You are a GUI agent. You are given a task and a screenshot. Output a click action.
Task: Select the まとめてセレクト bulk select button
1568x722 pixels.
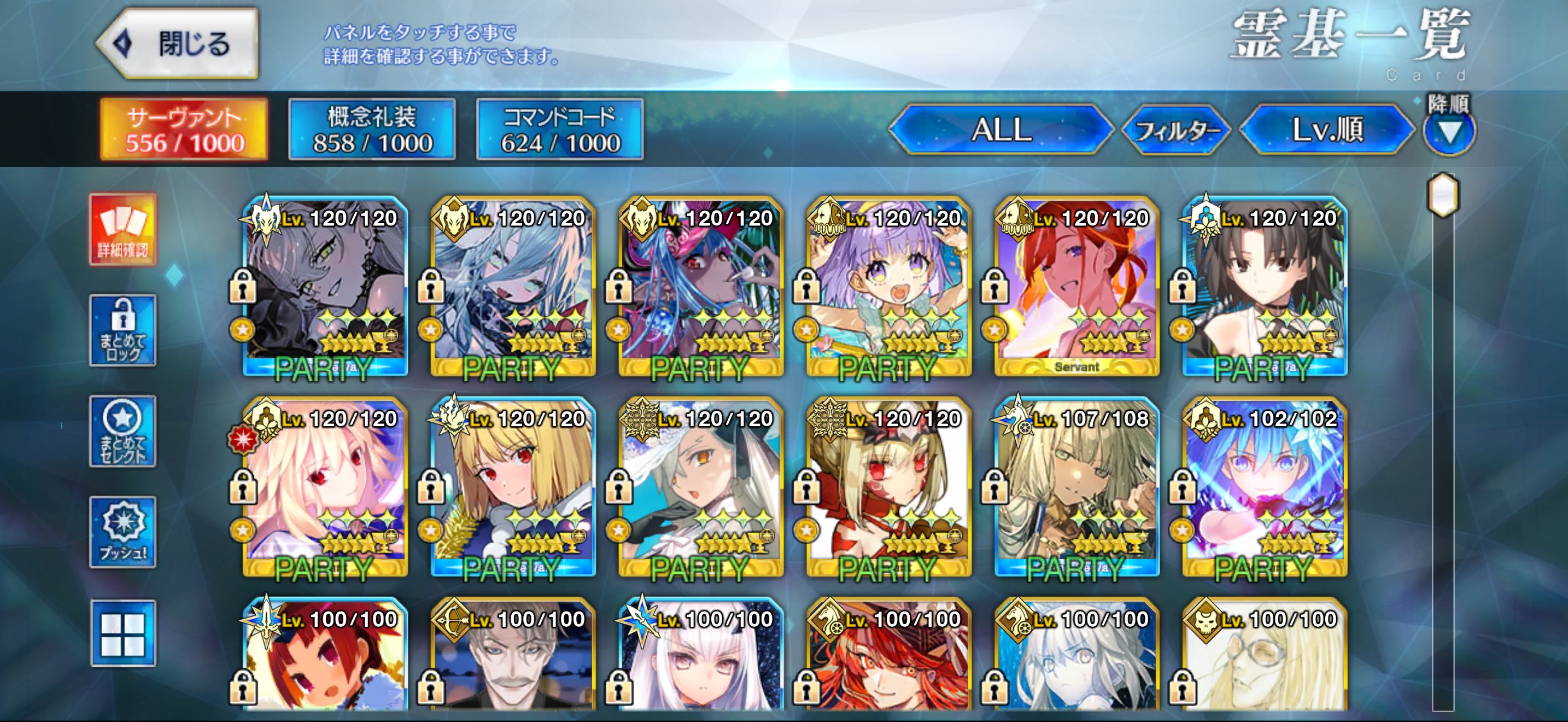[x=123, y=432]
